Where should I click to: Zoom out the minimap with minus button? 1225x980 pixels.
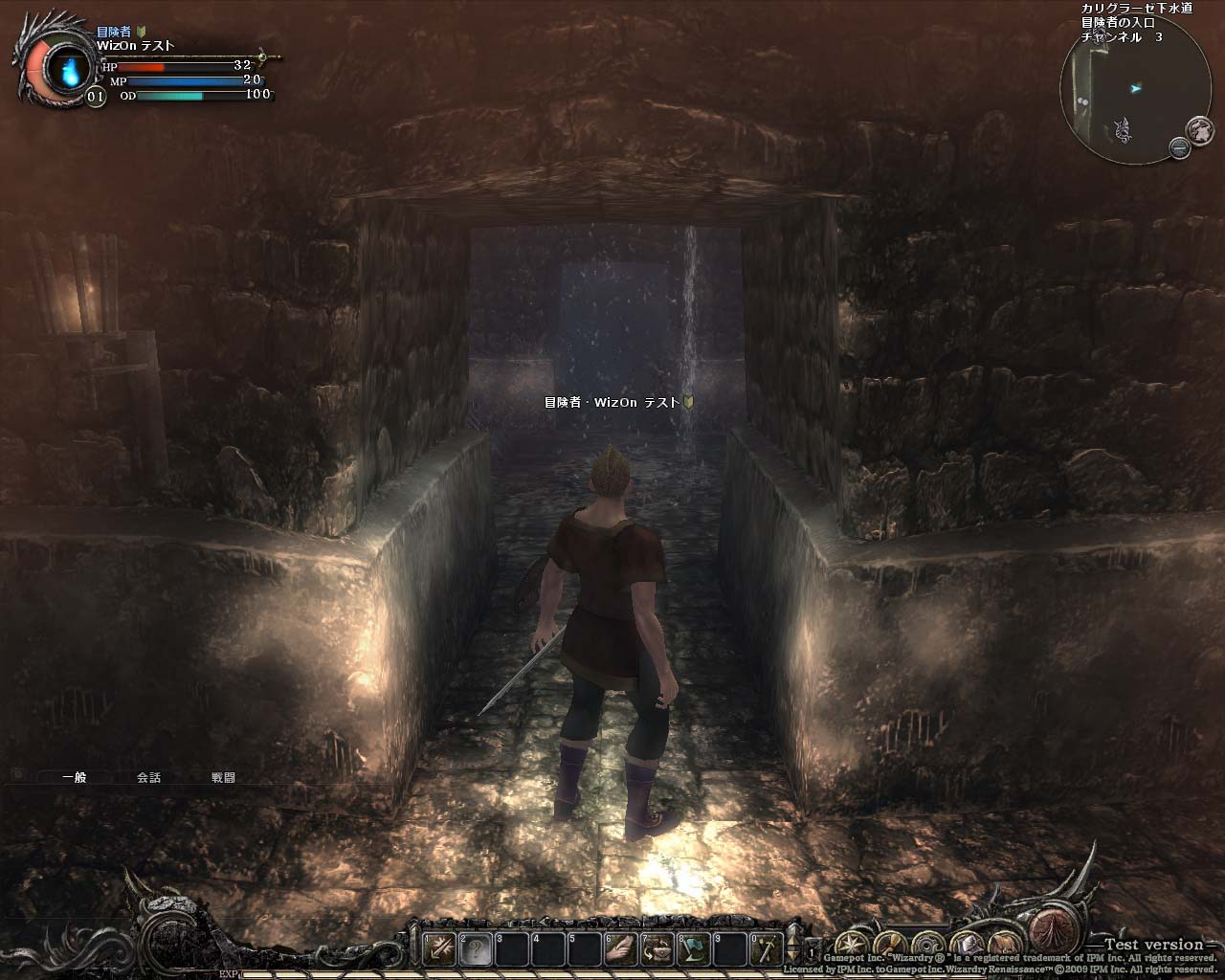[x=1179, y=146]
